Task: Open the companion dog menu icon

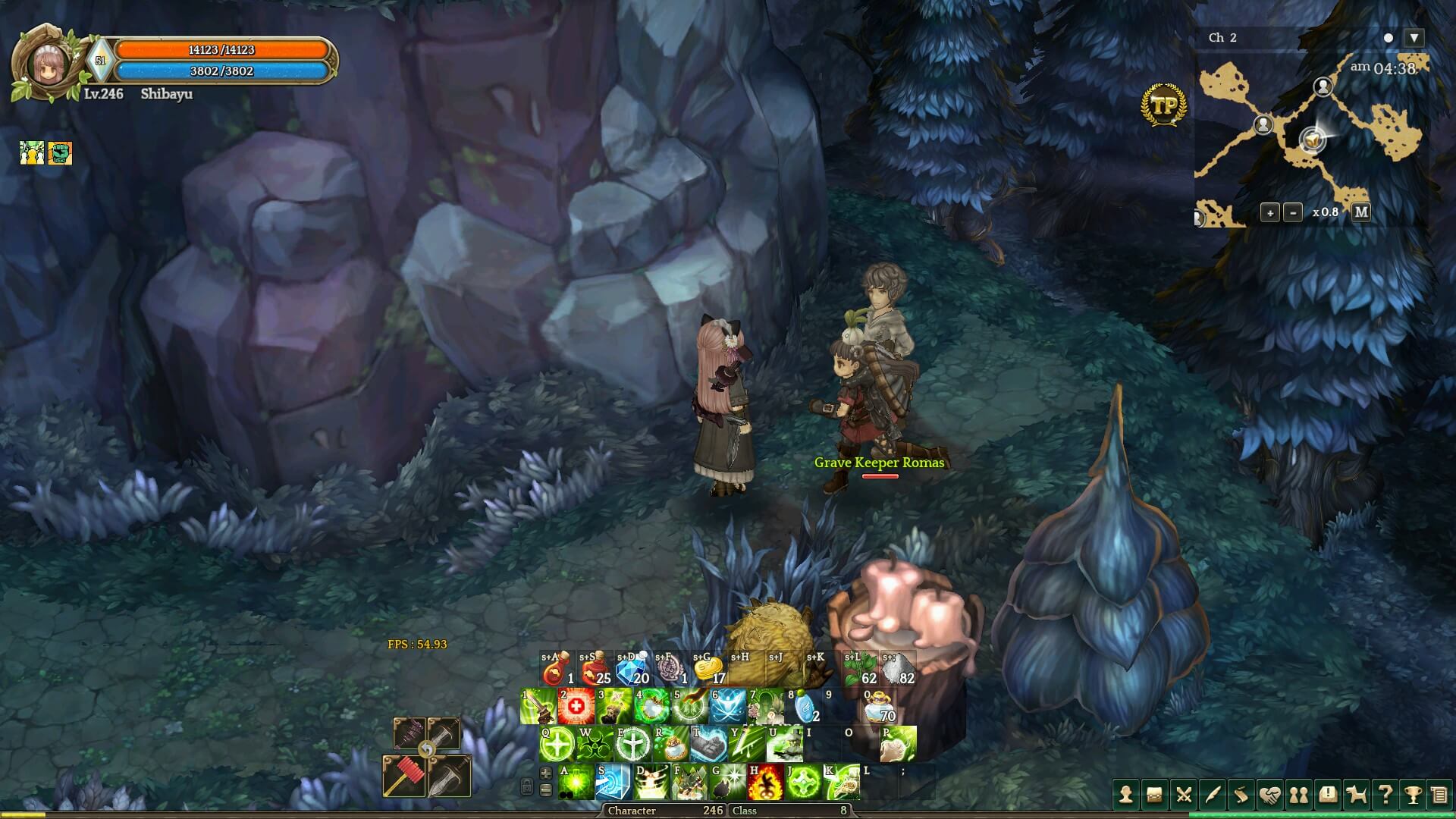Action: point(1356,795)
